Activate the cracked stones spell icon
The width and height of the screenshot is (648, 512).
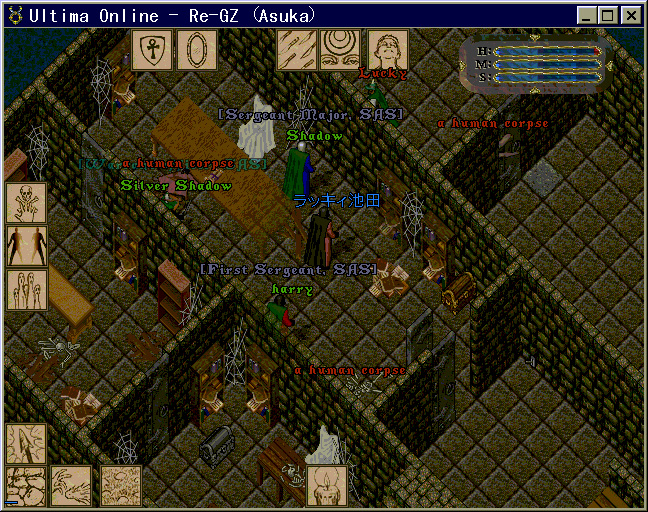[26, 487]
